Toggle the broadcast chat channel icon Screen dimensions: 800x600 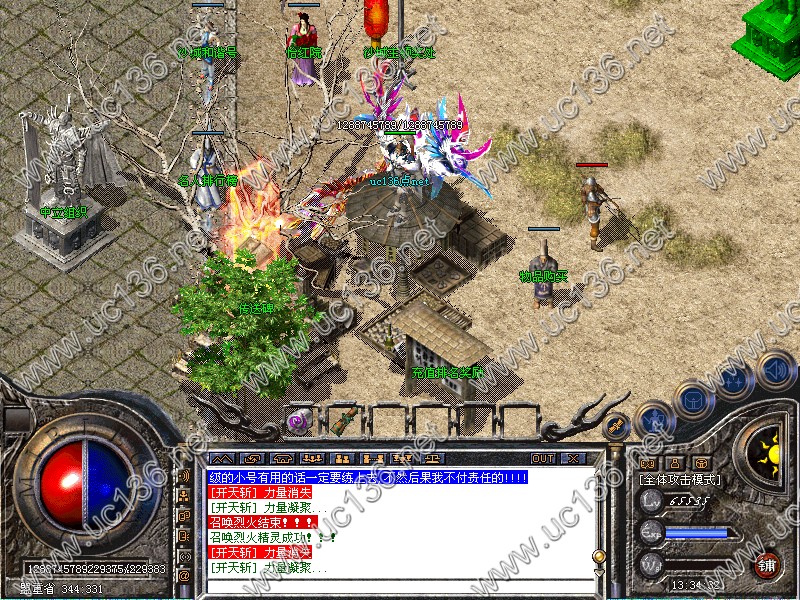click(184, 476)
